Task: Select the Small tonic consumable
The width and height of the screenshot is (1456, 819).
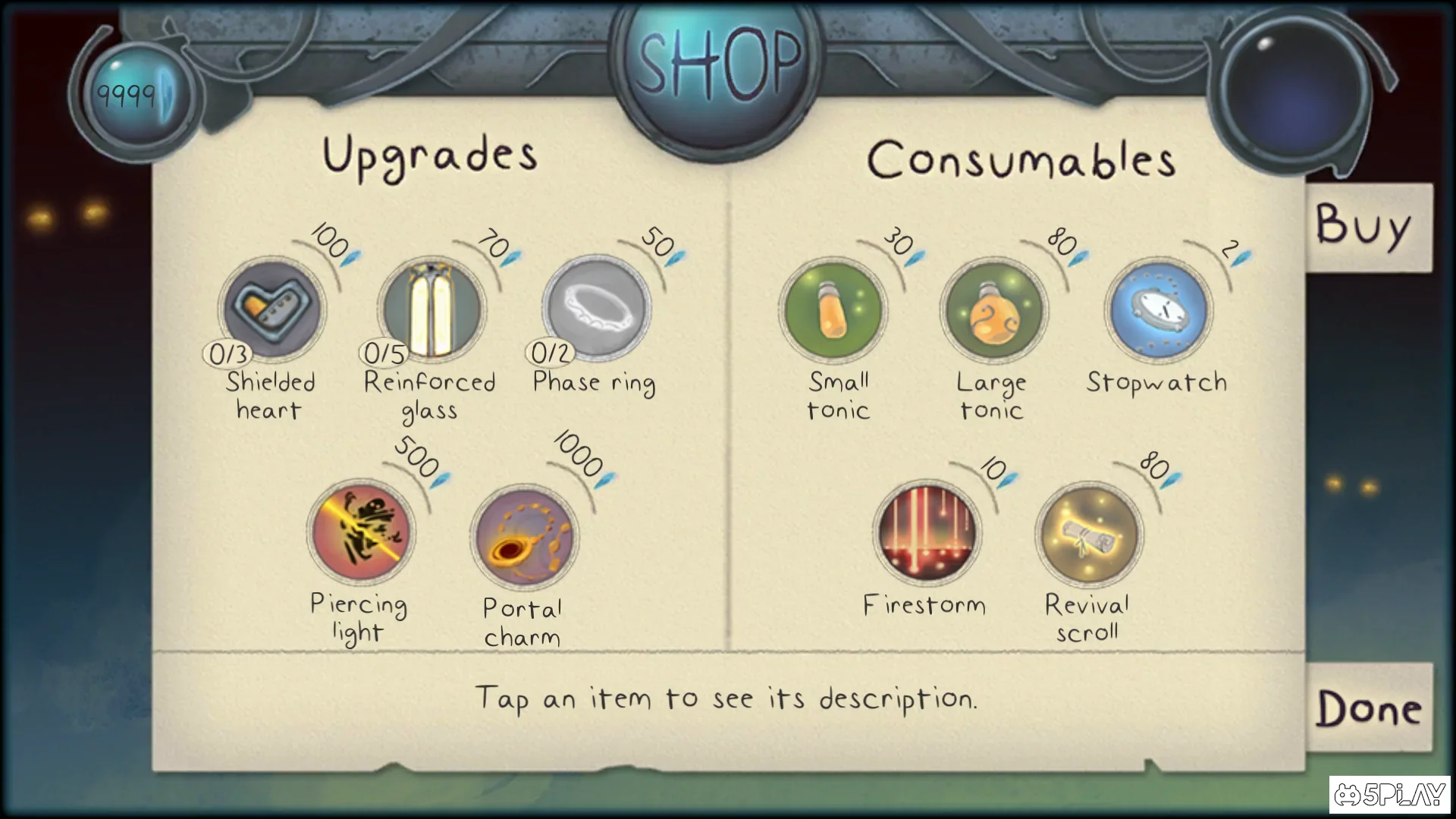Action: point(833,310)
